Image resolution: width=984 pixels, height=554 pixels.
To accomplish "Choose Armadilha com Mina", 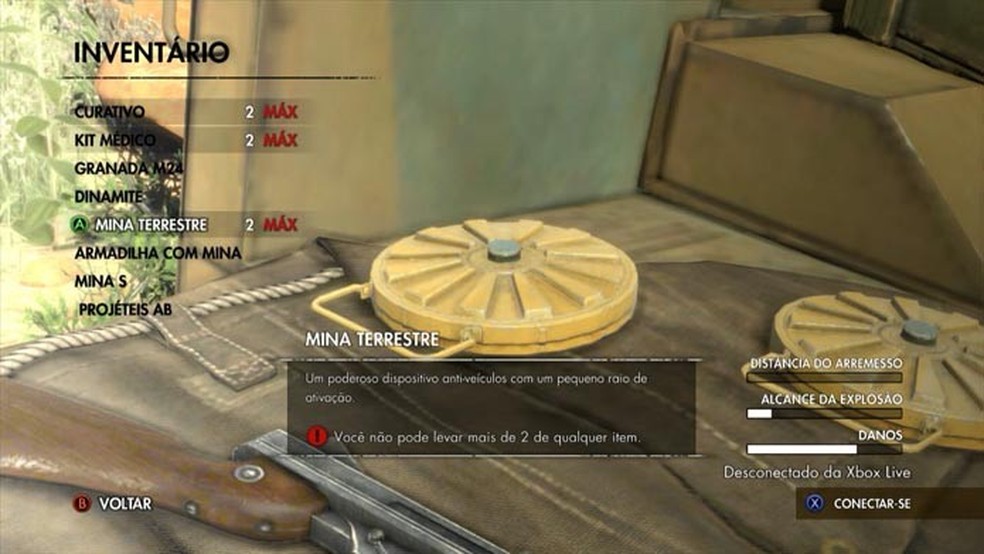I will (x=158, y=254).
